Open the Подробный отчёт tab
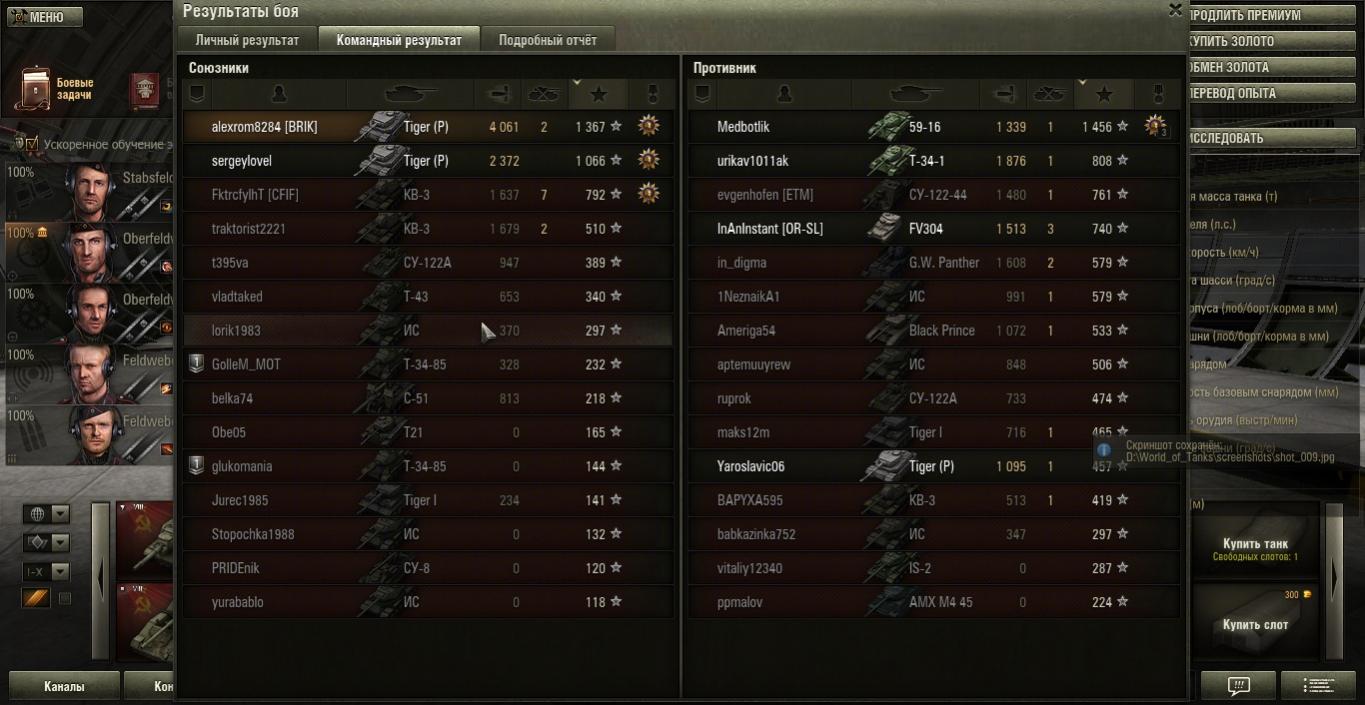 coord(547,40)
